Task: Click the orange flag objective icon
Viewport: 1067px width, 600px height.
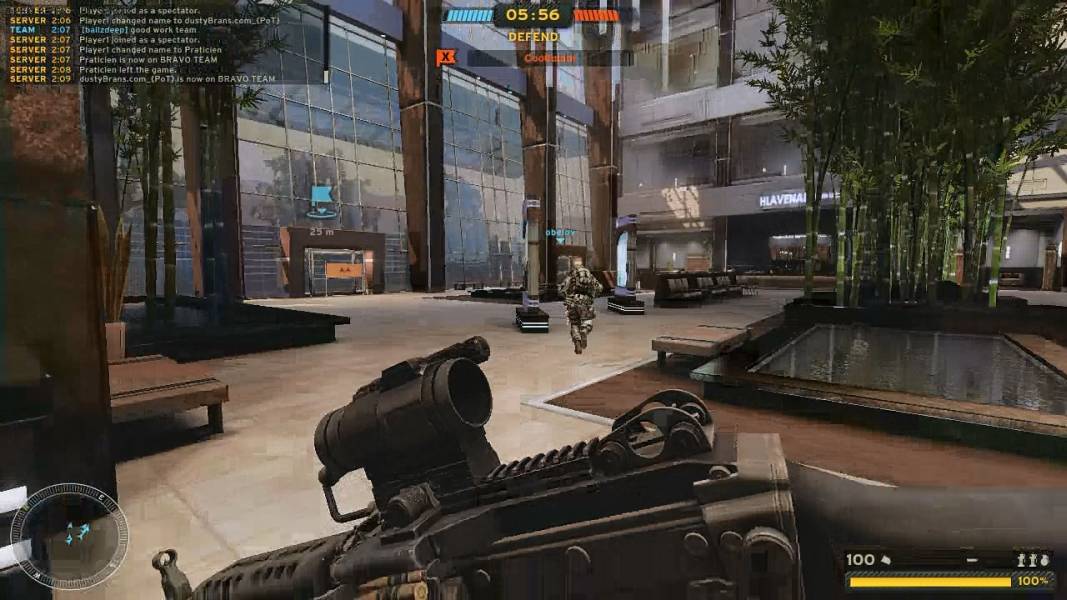Action: [x=446, y=58]
